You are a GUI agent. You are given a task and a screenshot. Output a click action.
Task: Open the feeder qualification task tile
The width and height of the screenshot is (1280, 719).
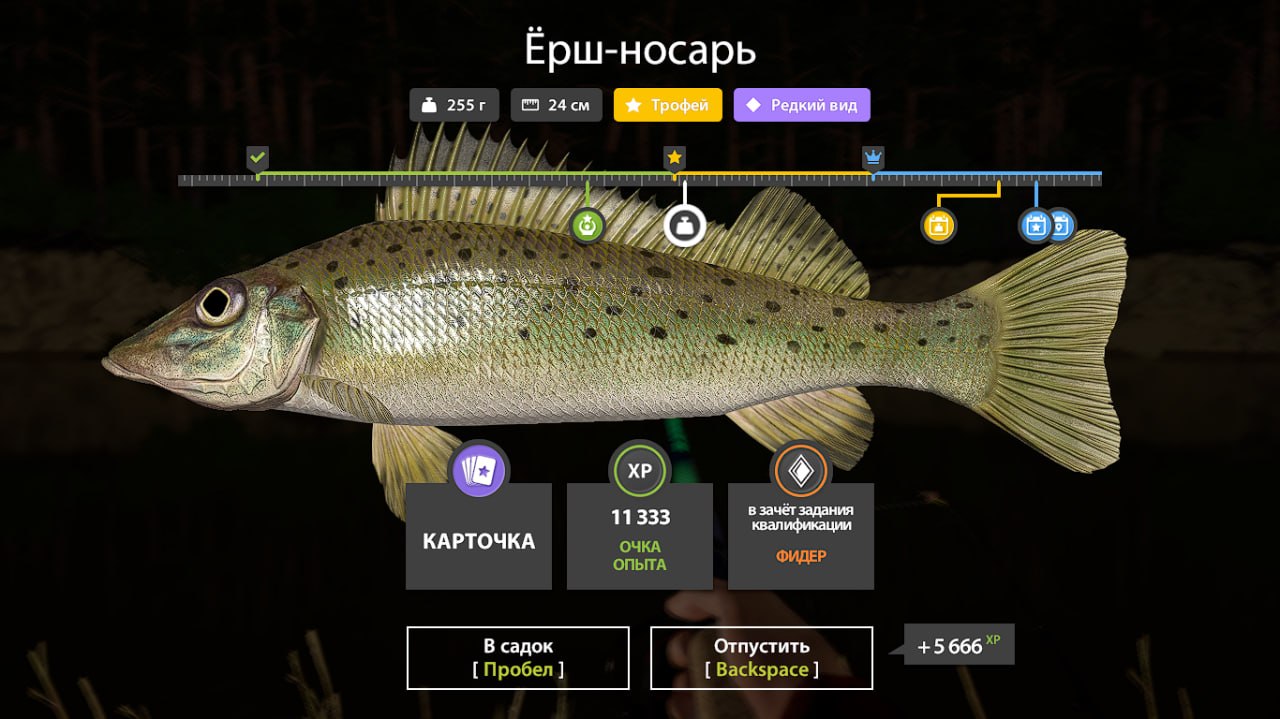tap(801, 536)
